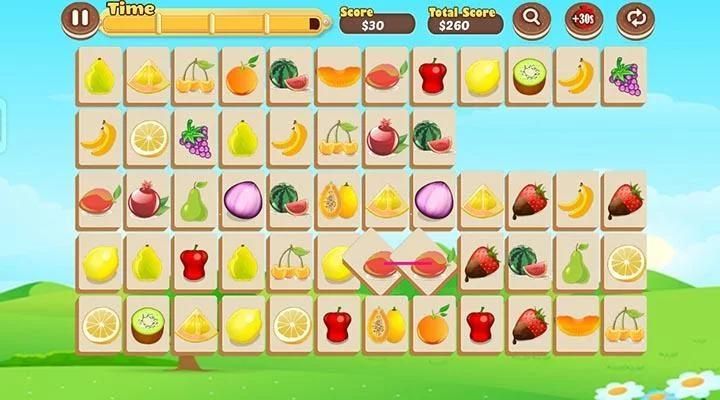
Task: Pick the grapes tile next to a yellow pear
Action: point(195,137)
